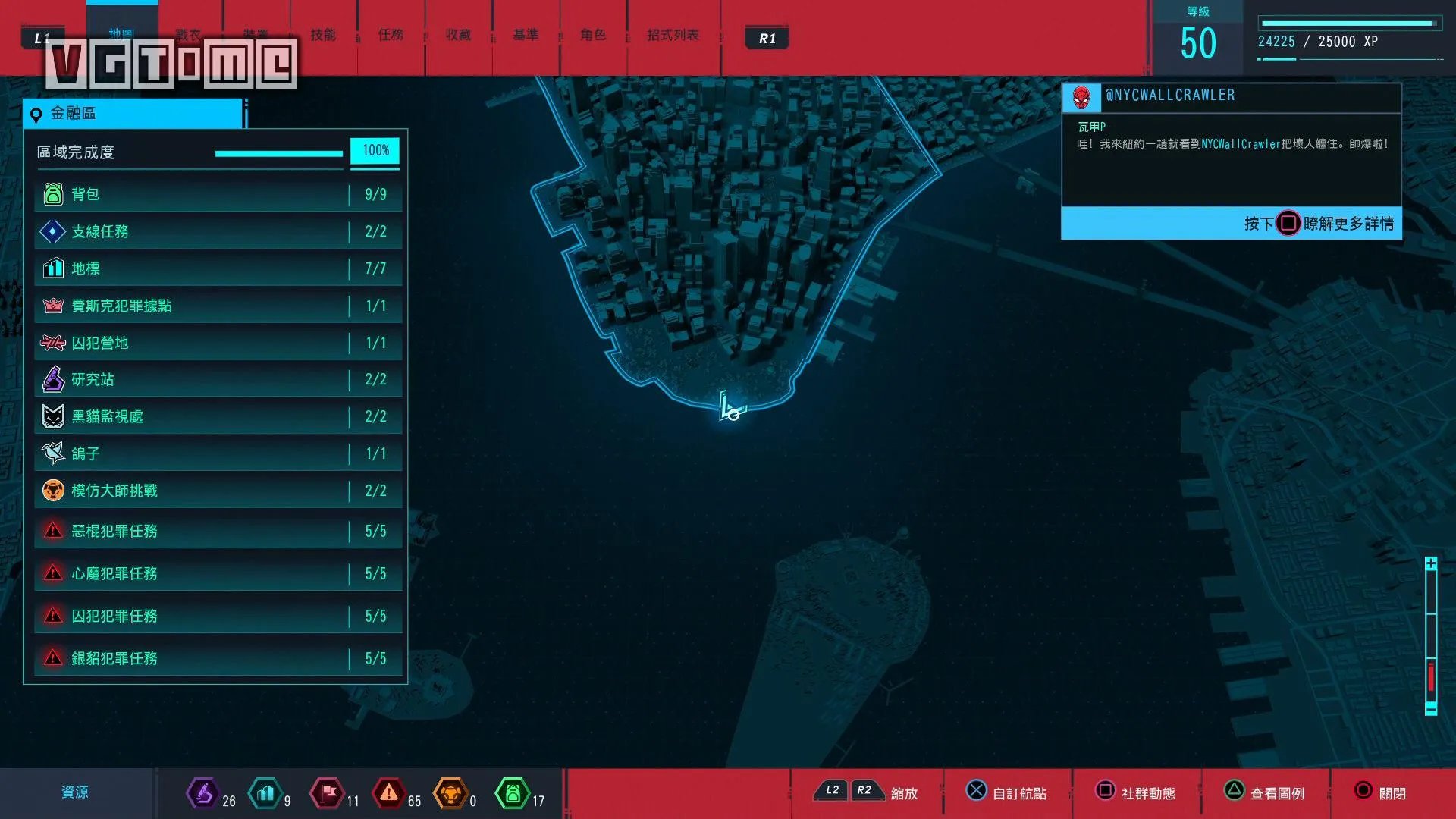The image size is (1456, 819).
Task: Open the @NYCWALLCRAWLER social feed post
Action: [x=1230, y=144]
